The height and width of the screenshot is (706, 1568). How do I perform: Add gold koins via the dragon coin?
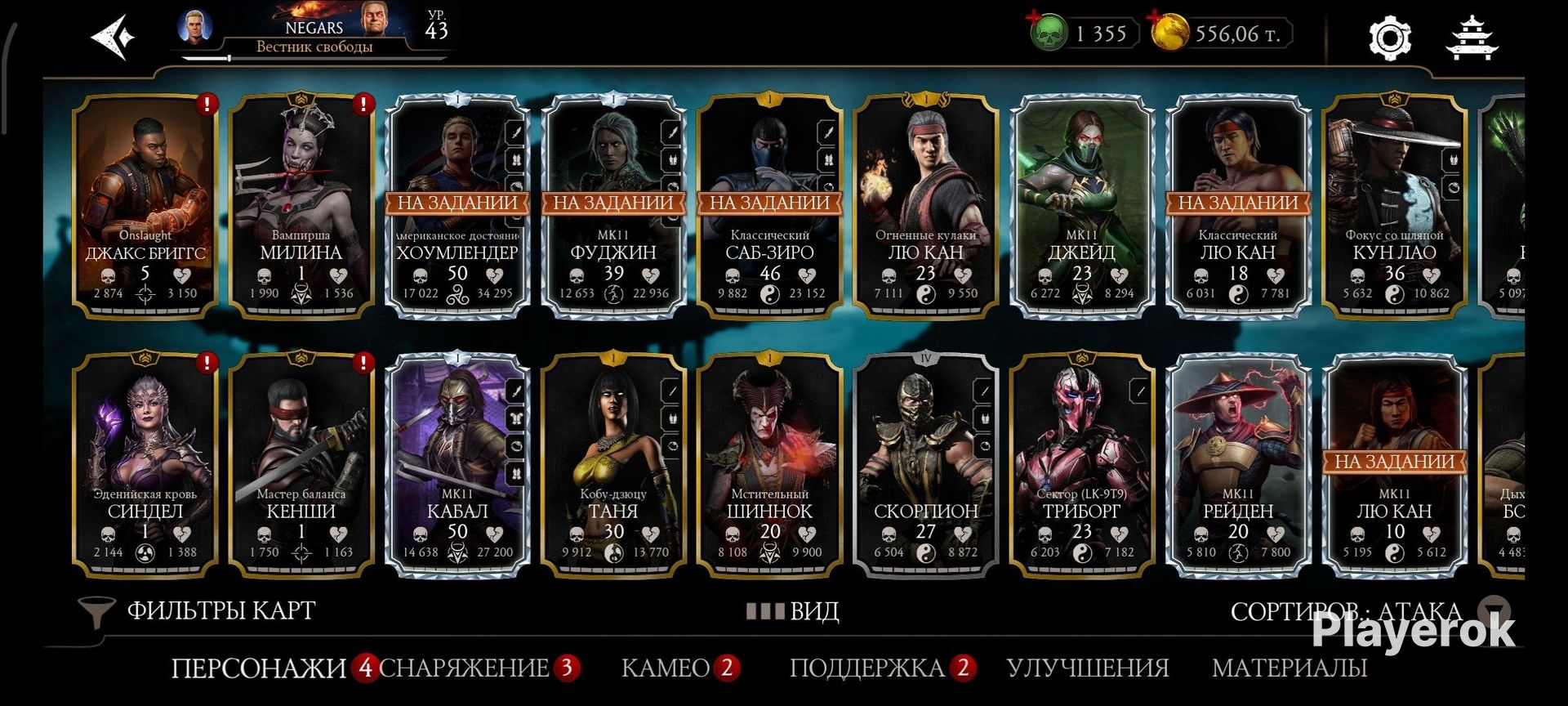coord(1169,34)
